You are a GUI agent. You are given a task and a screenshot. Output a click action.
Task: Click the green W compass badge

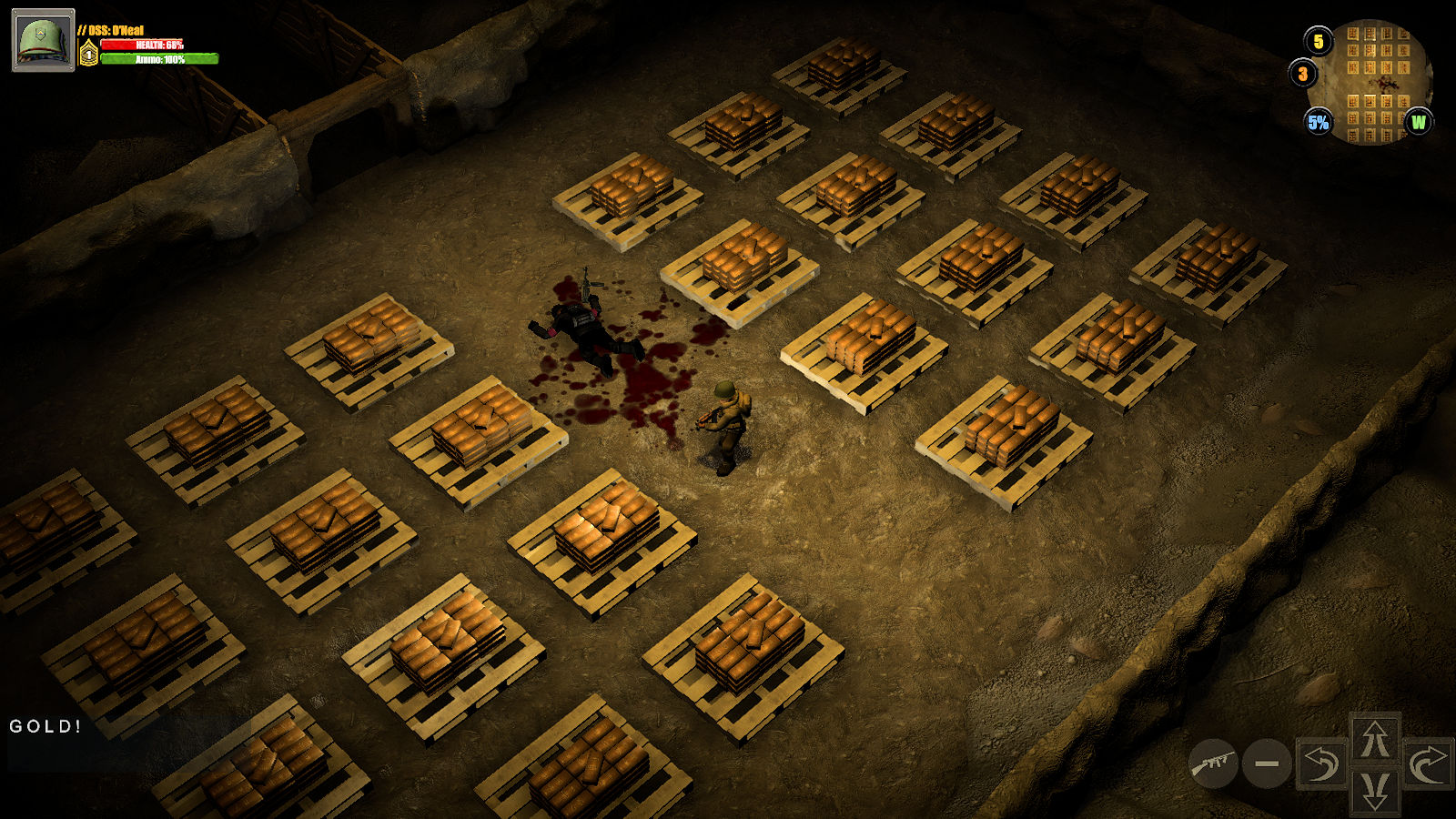[x=1418, y=122]
